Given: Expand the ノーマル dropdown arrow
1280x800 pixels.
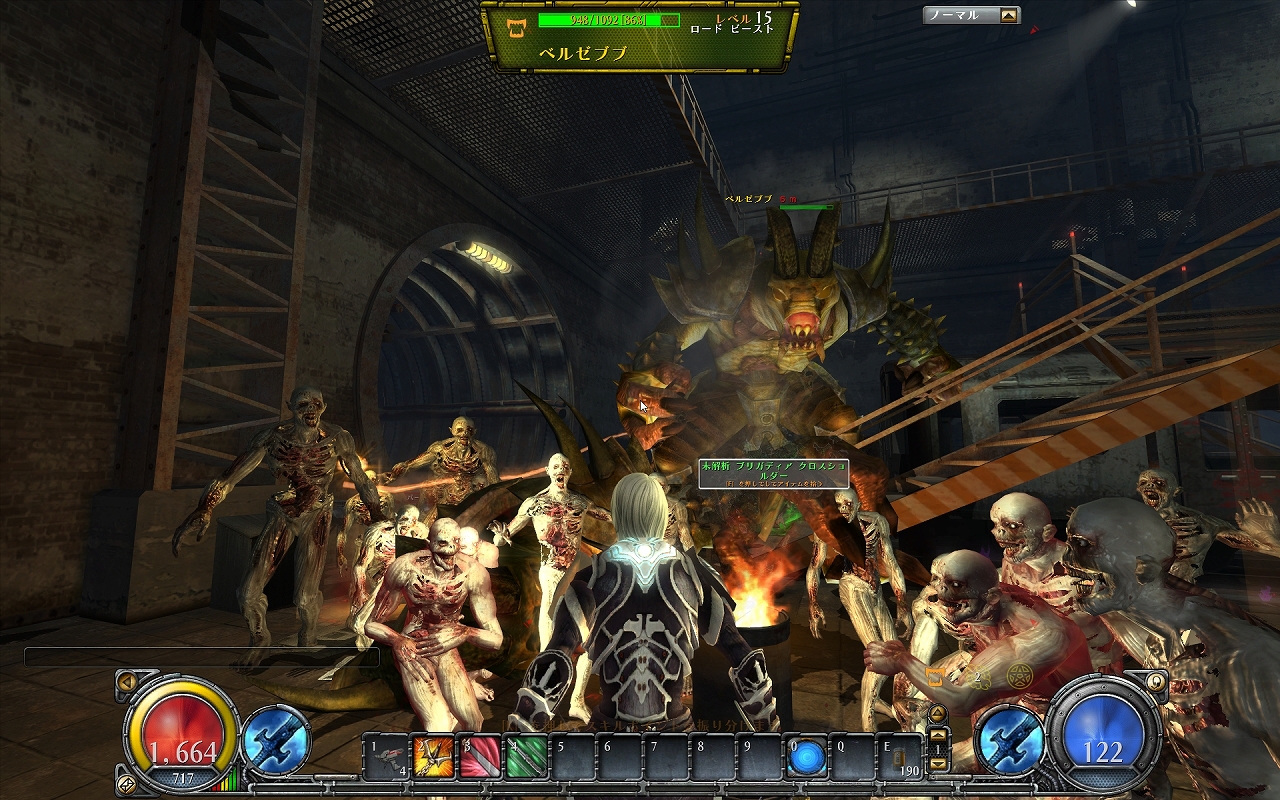Looking at the screenshot, I should point(1008,15).
